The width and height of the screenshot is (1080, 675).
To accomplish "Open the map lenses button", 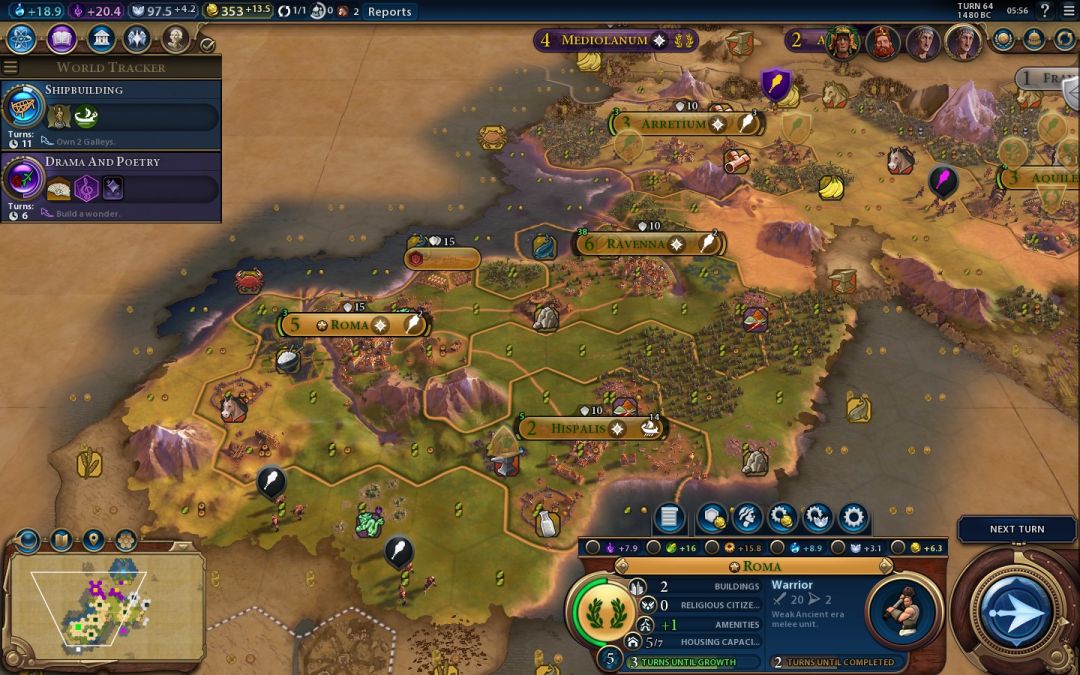I will (61, 540).
